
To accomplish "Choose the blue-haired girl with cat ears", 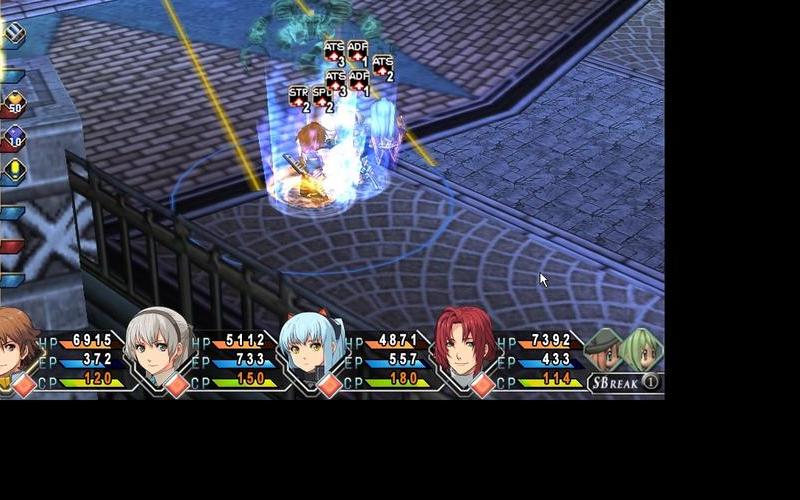I will 311,345.
